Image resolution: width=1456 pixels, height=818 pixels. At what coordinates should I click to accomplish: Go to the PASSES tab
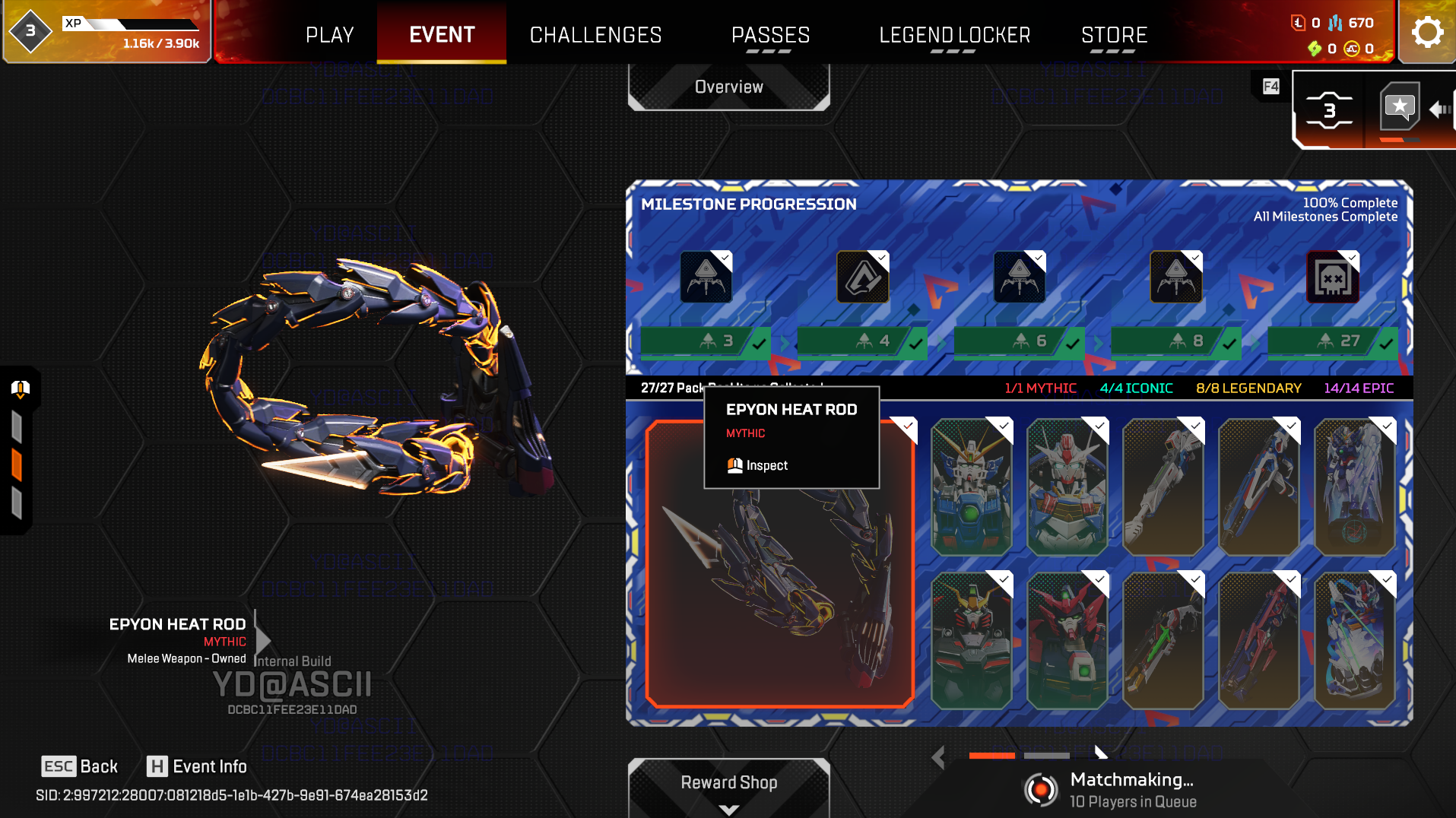(770, 35)
